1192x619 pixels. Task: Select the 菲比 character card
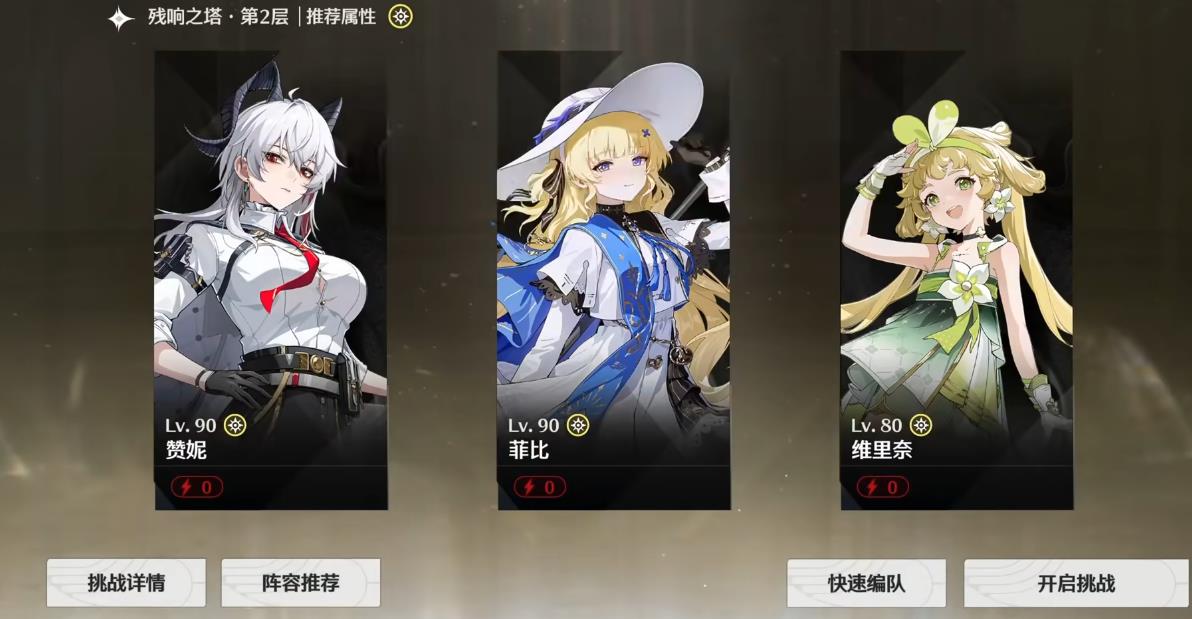pyautogui.click(x=614, y=280)
